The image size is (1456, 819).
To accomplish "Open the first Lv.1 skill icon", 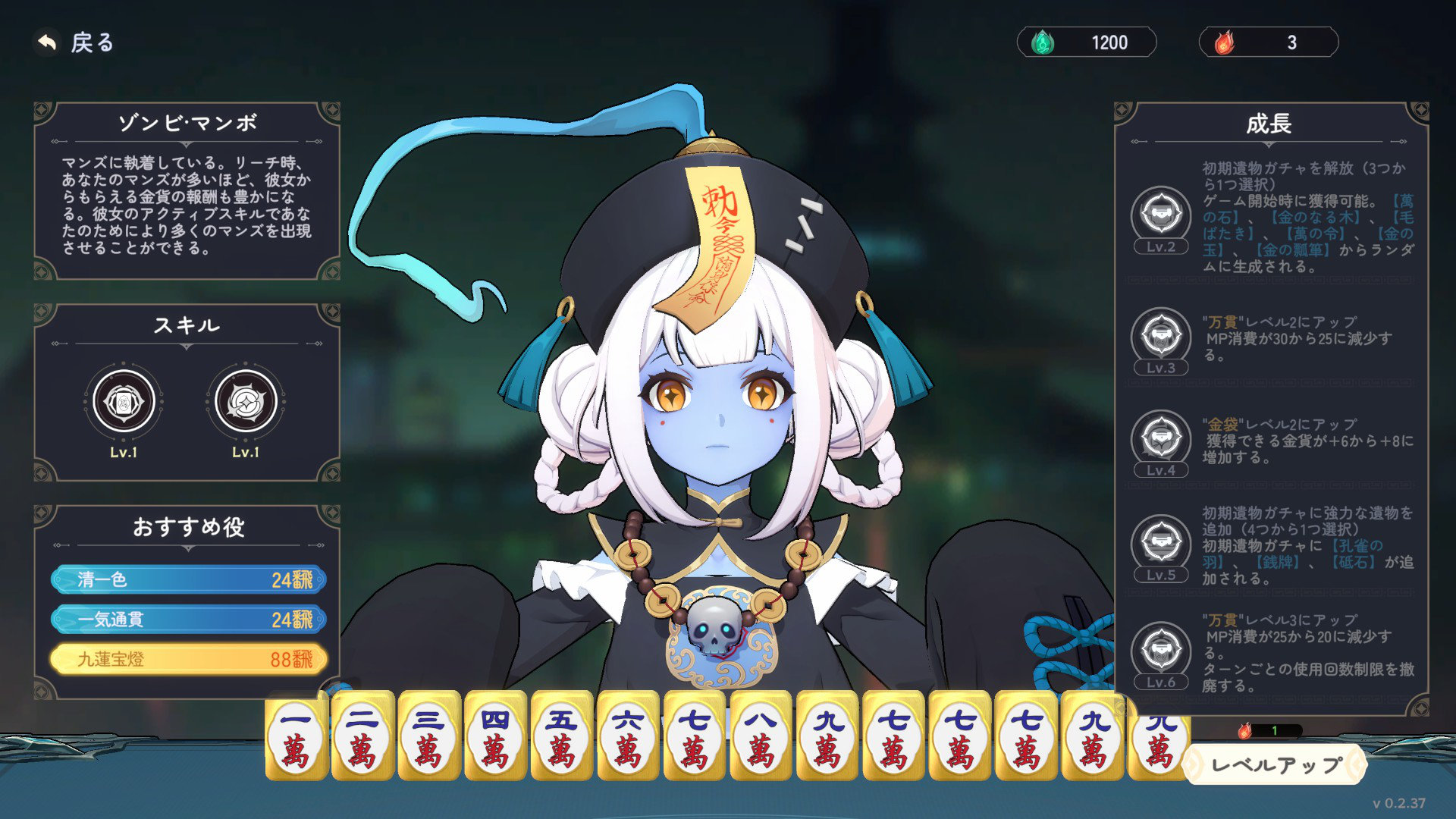I will coord(124,401).
